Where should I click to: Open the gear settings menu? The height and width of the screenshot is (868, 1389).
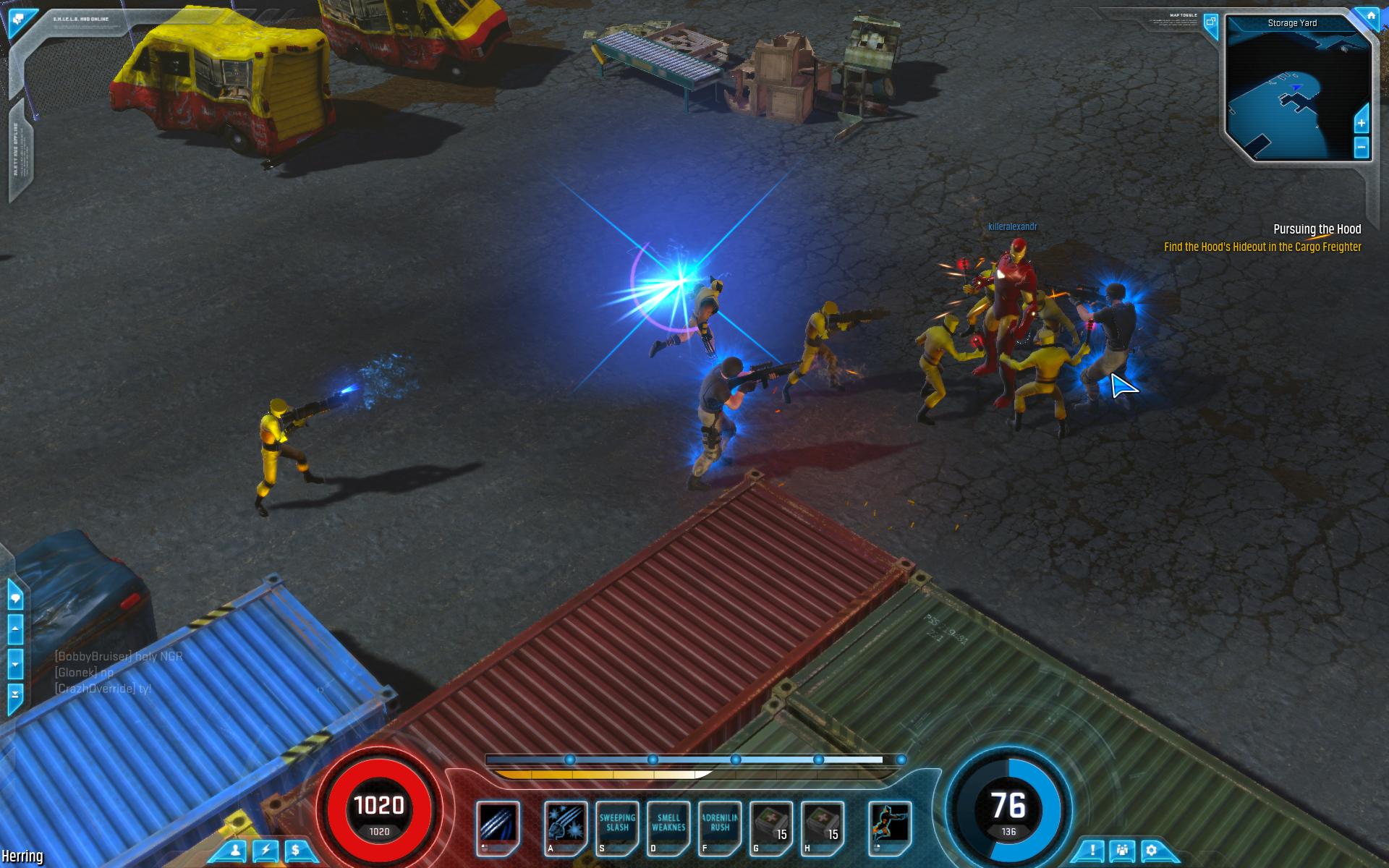click(x=1152, y=851)
